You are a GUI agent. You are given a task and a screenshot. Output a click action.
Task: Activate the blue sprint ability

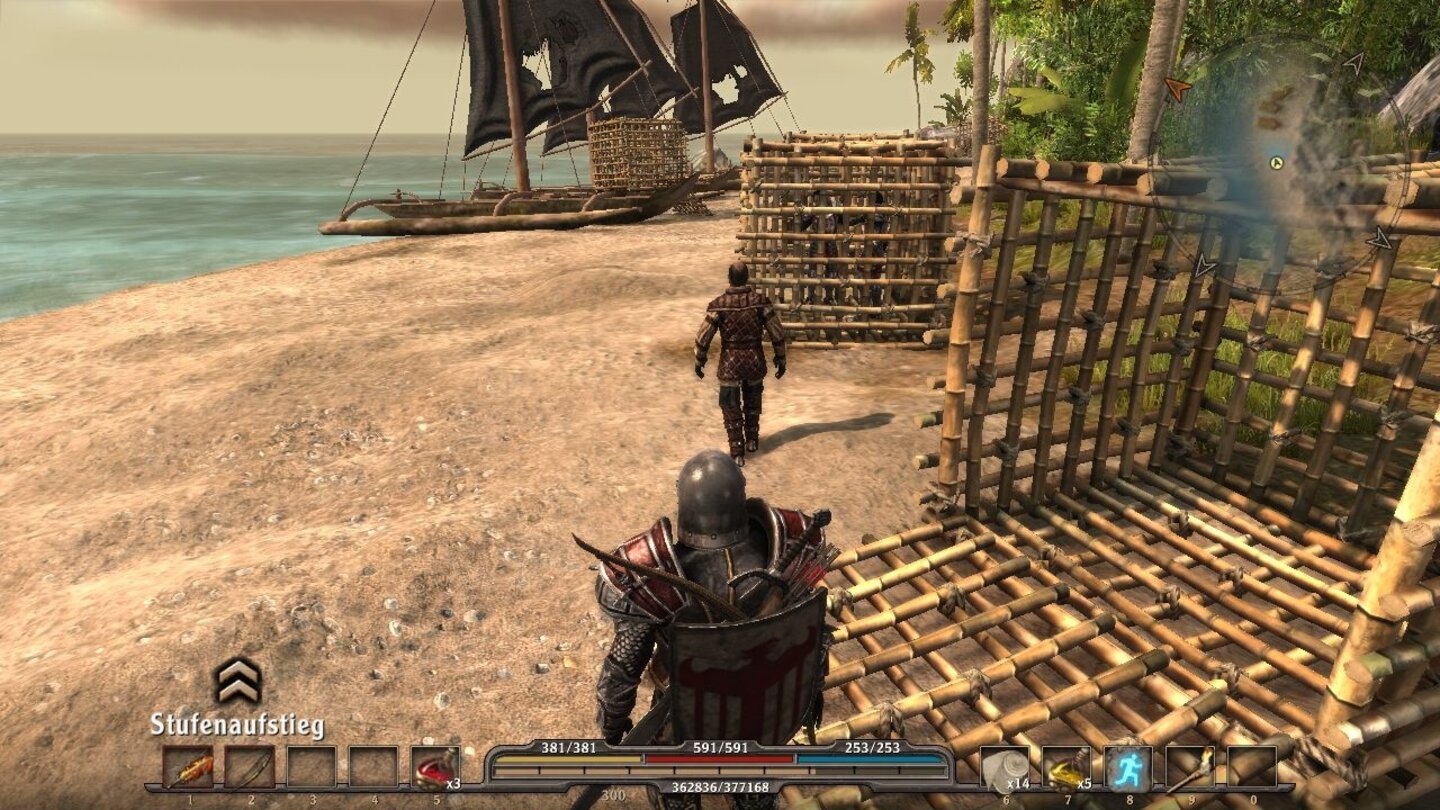point(1128,769)
